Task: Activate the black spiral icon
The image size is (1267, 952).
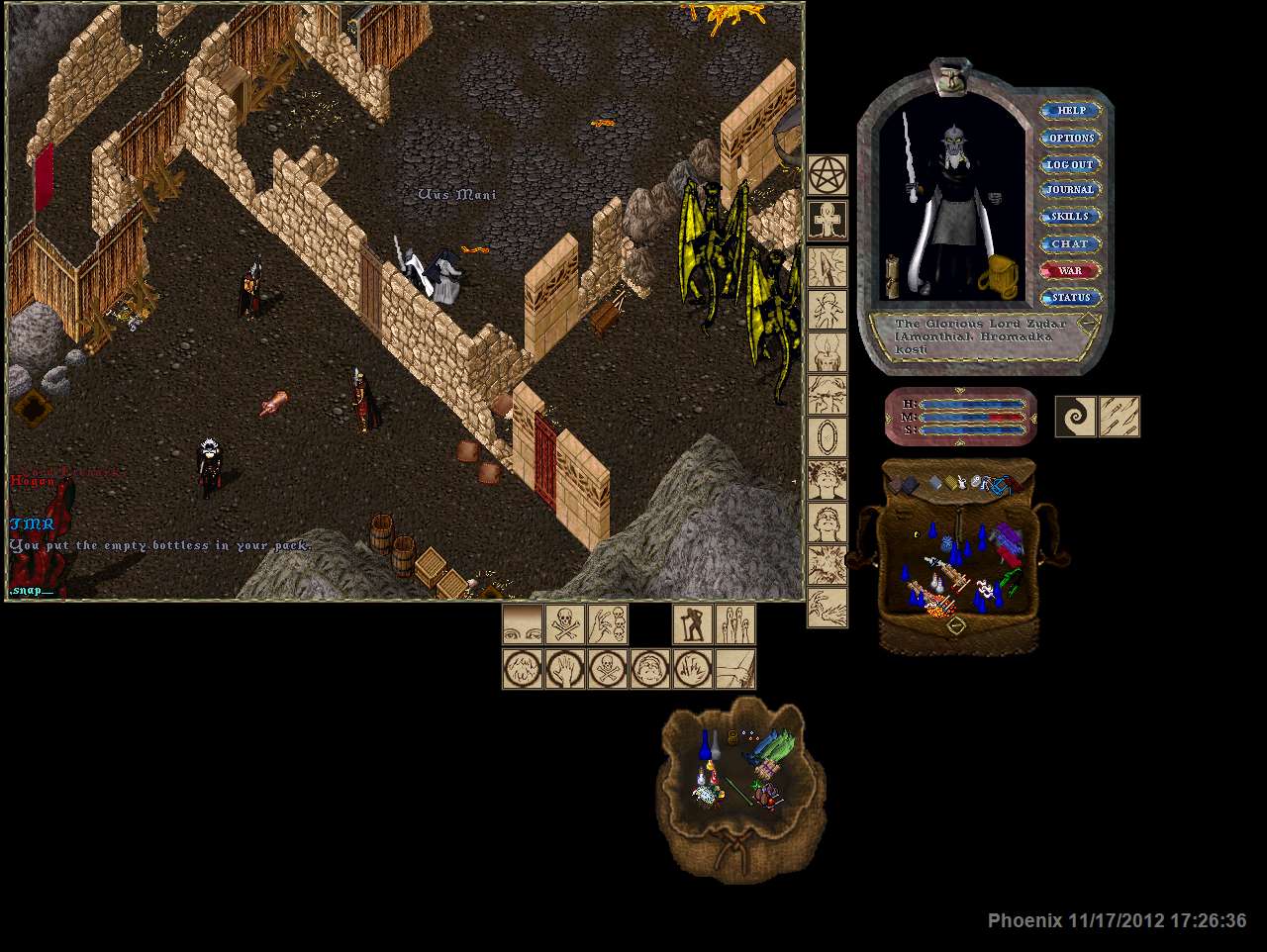Action: (x=1075, y=417)
